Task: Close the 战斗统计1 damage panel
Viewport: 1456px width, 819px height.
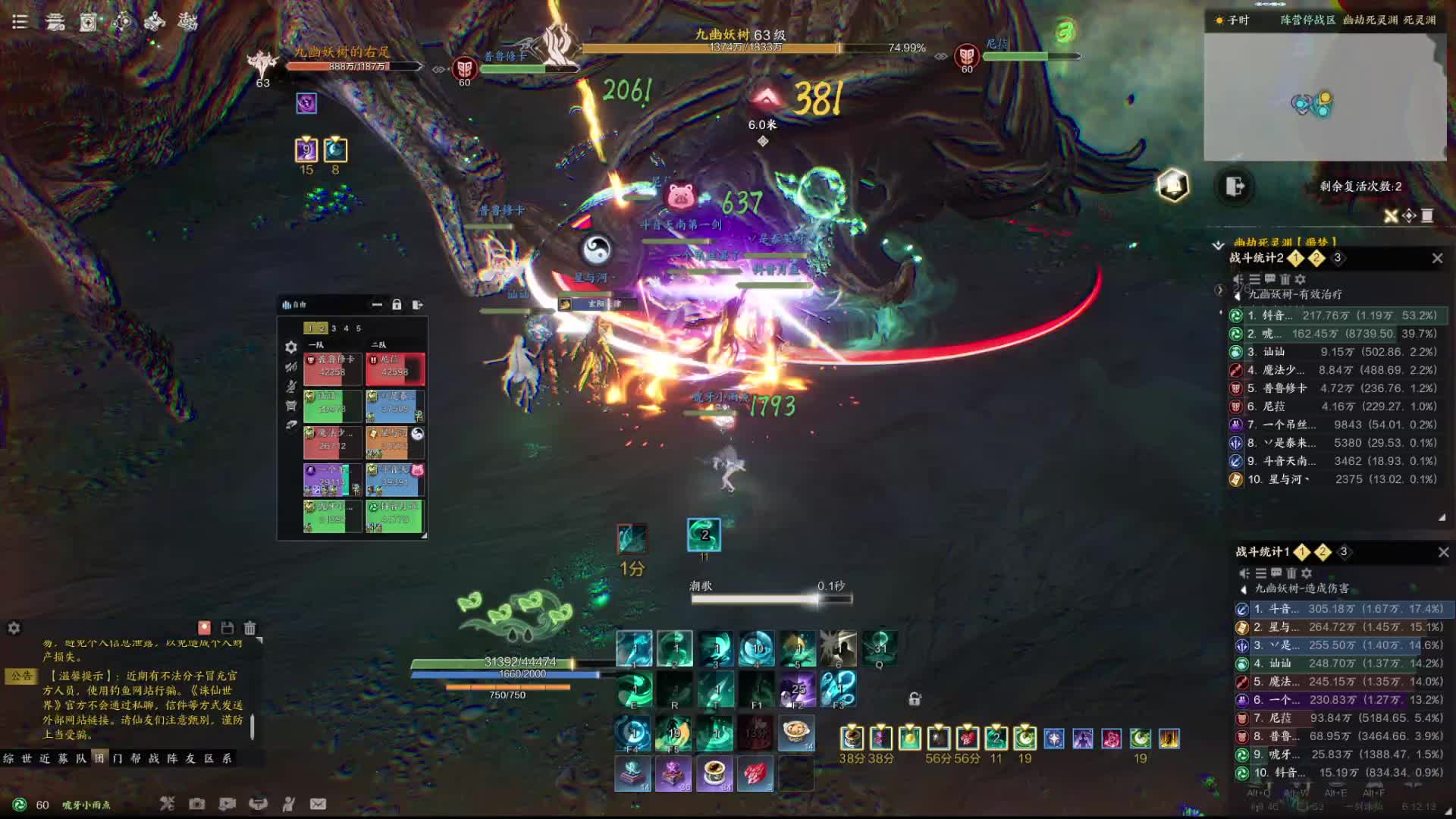Action: [1443, 553]
